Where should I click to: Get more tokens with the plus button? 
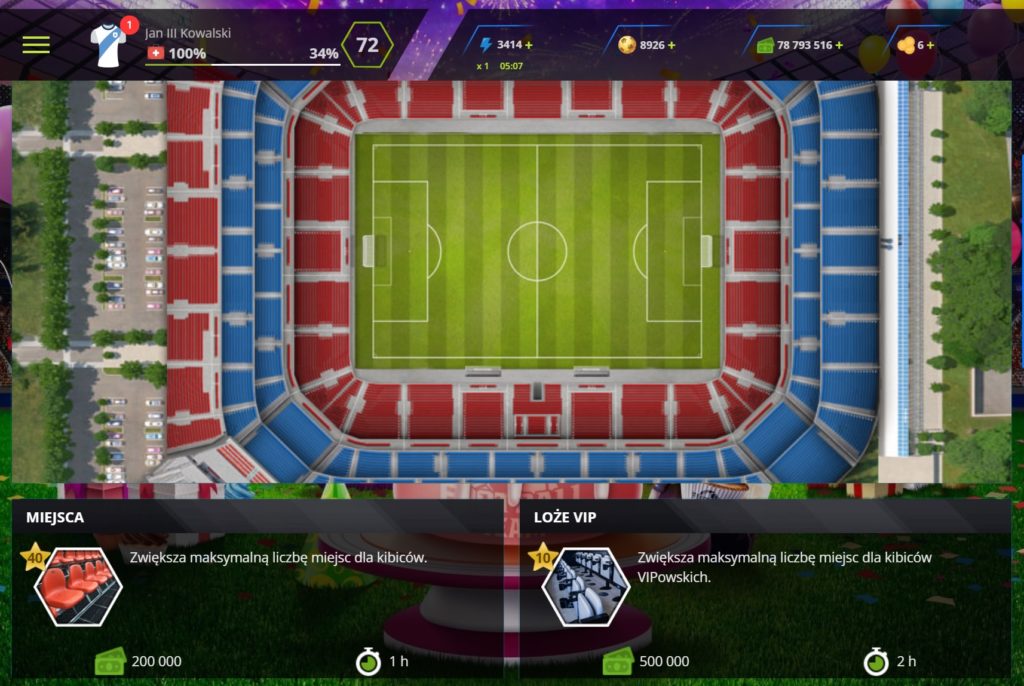click(x=931, y=45)
